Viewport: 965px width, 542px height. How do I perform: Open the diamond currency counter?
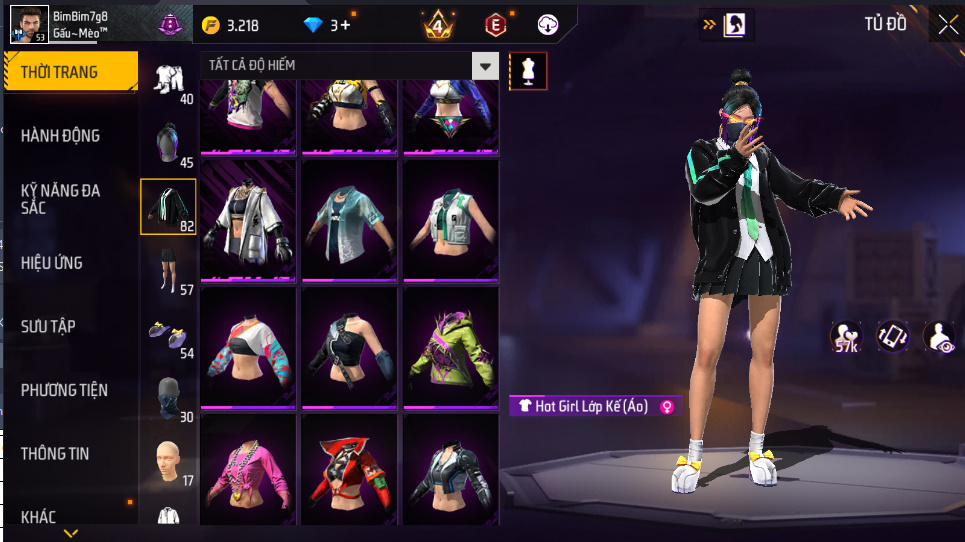point(326,25)
